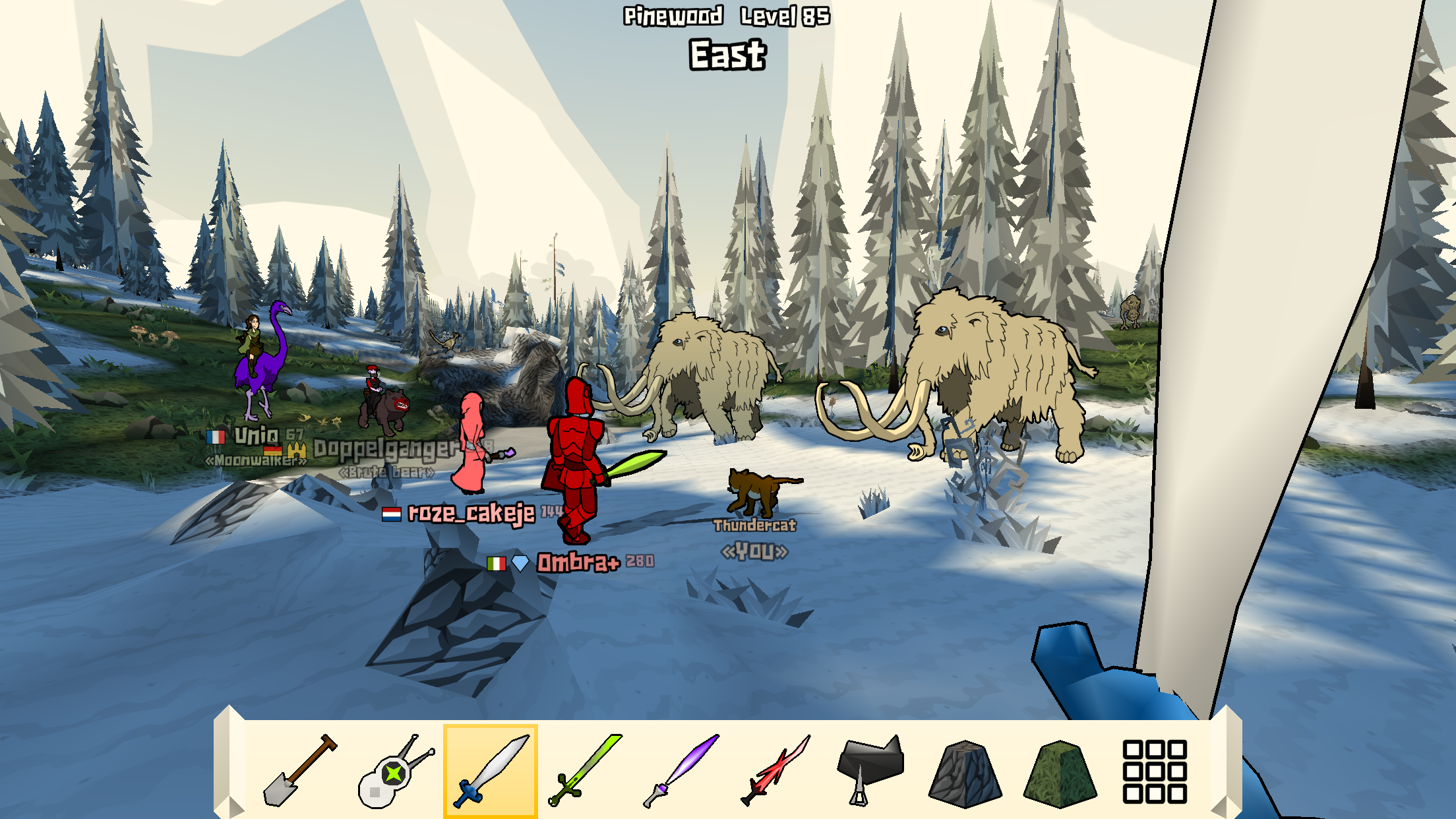Select the highlighted iron sword slot
The image size is (1456, 819).
point(489,768)
